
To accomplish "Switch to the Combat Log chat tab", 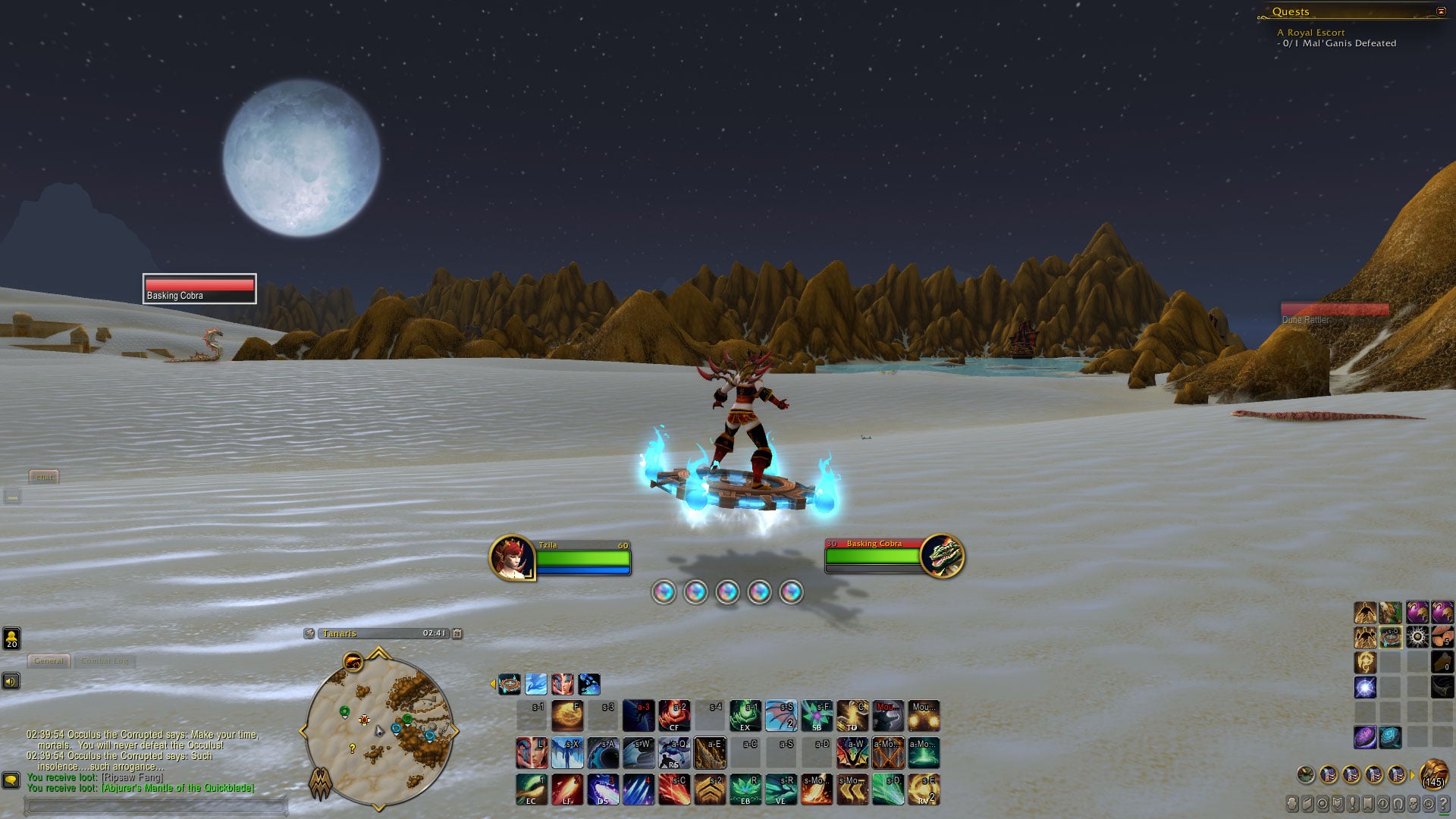I will coord(105,661).
